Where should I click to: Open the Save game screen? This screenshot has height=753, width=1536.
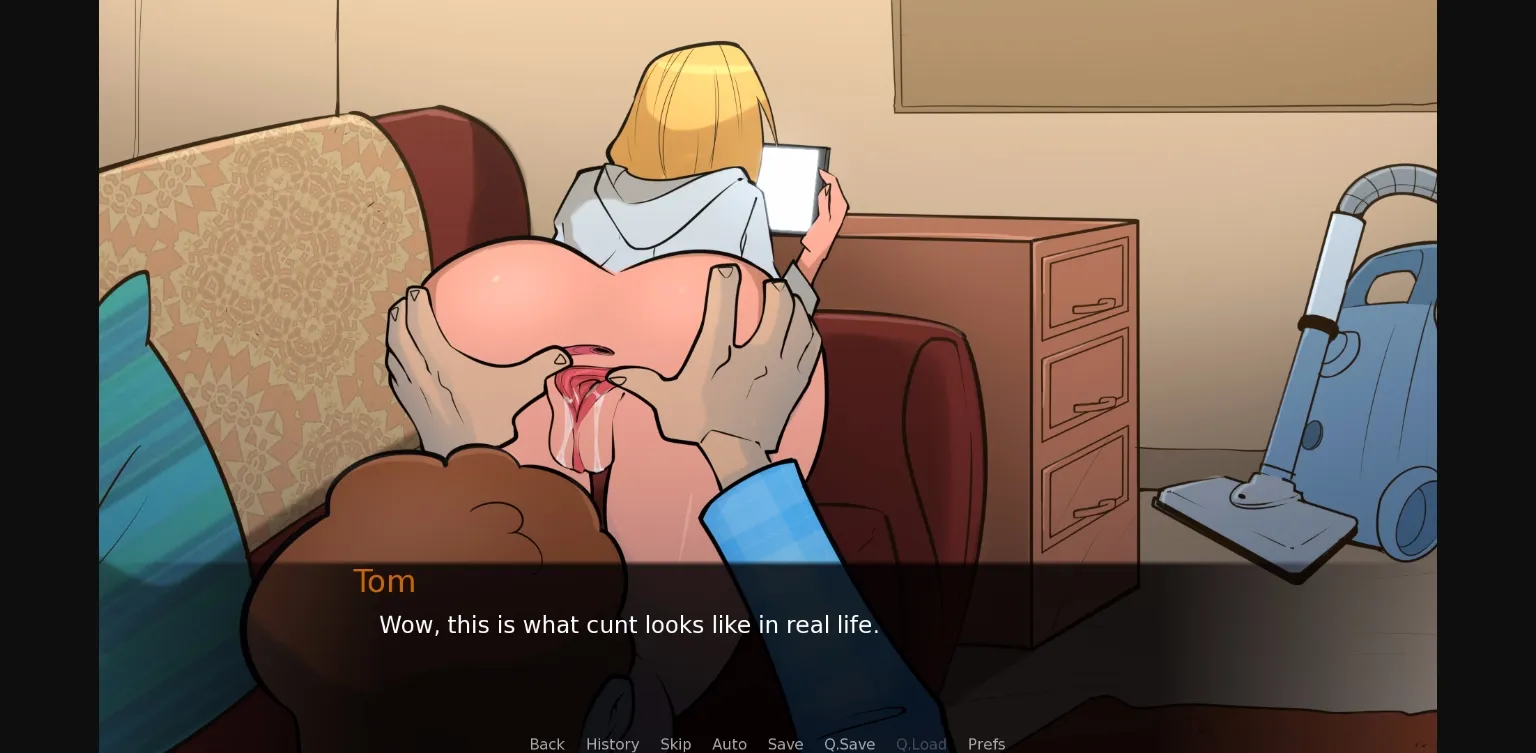pyautogui.click(x=785, y=744)
